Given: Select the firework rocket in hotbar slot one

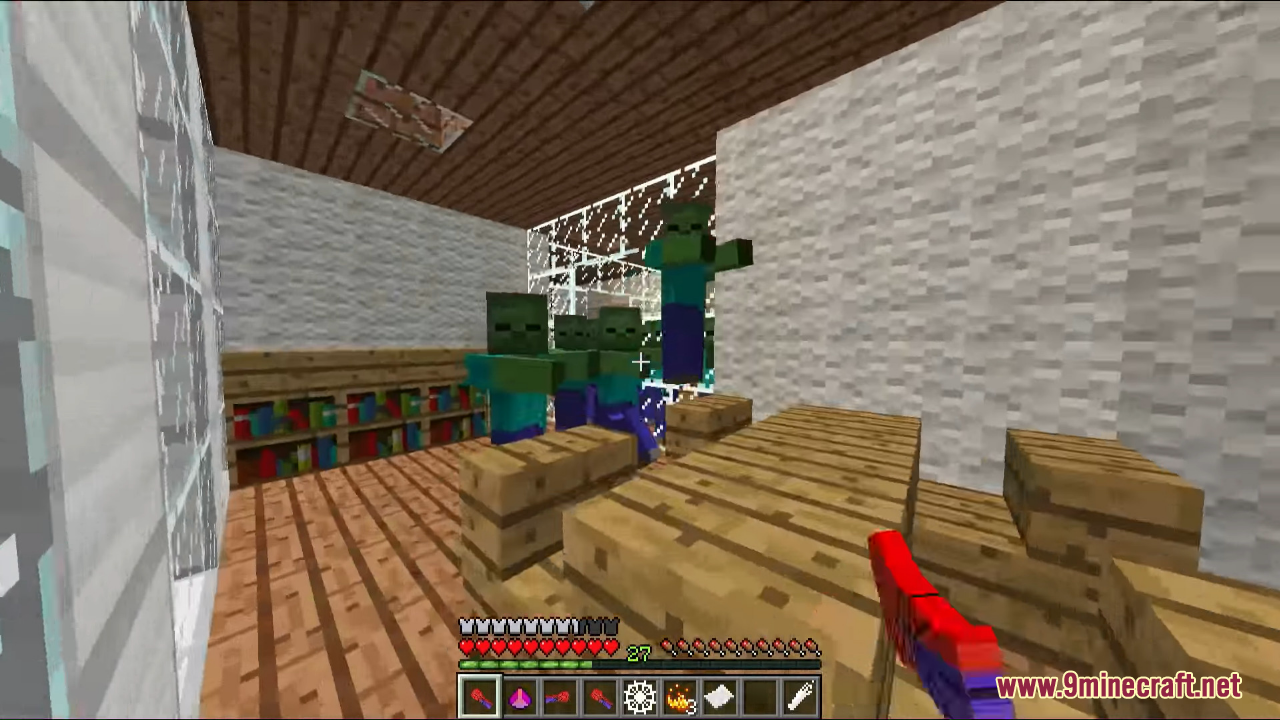Looking at the screenshot, I should click(478, 694).
